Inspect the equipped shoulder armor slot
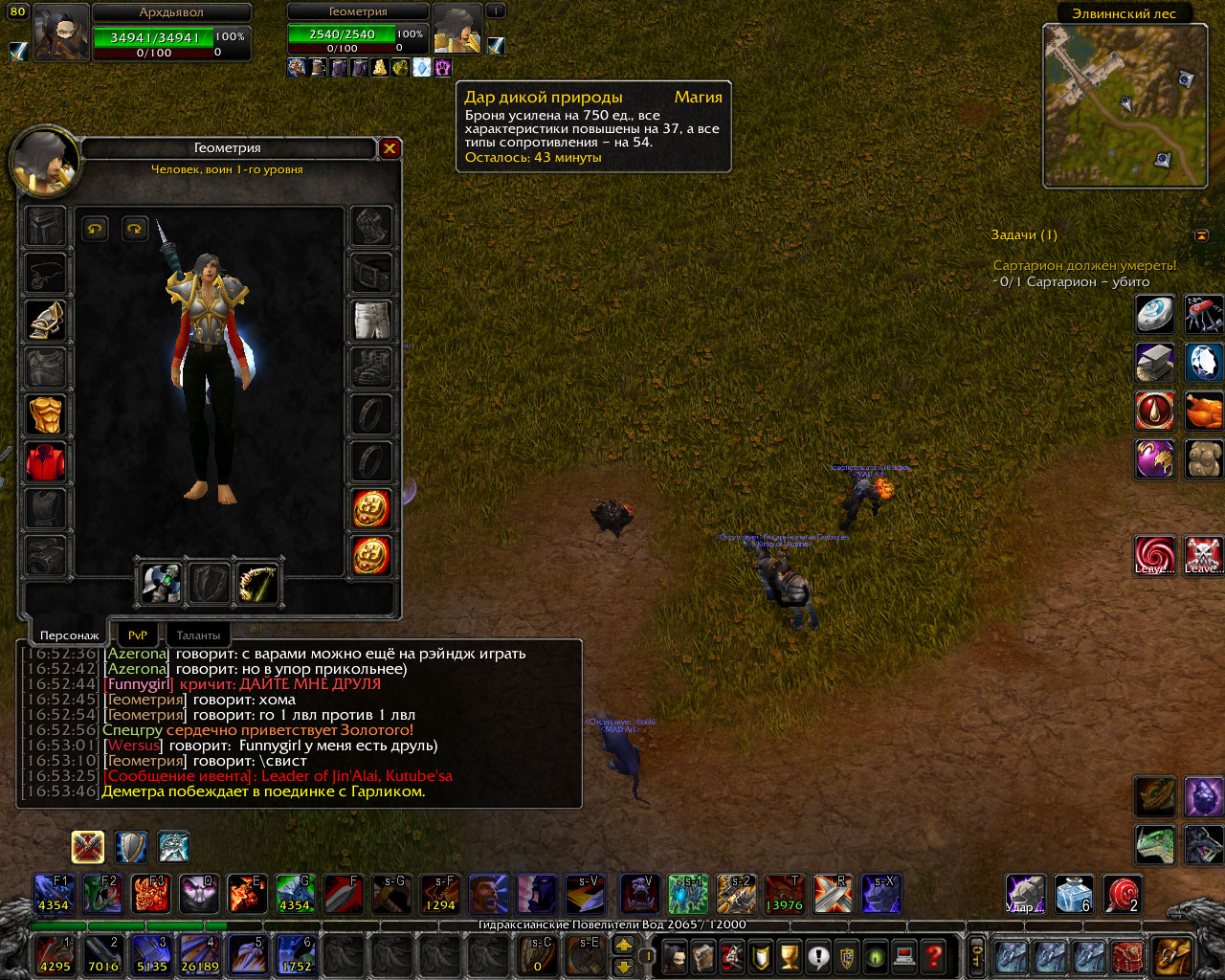 [x=45, y=321]
